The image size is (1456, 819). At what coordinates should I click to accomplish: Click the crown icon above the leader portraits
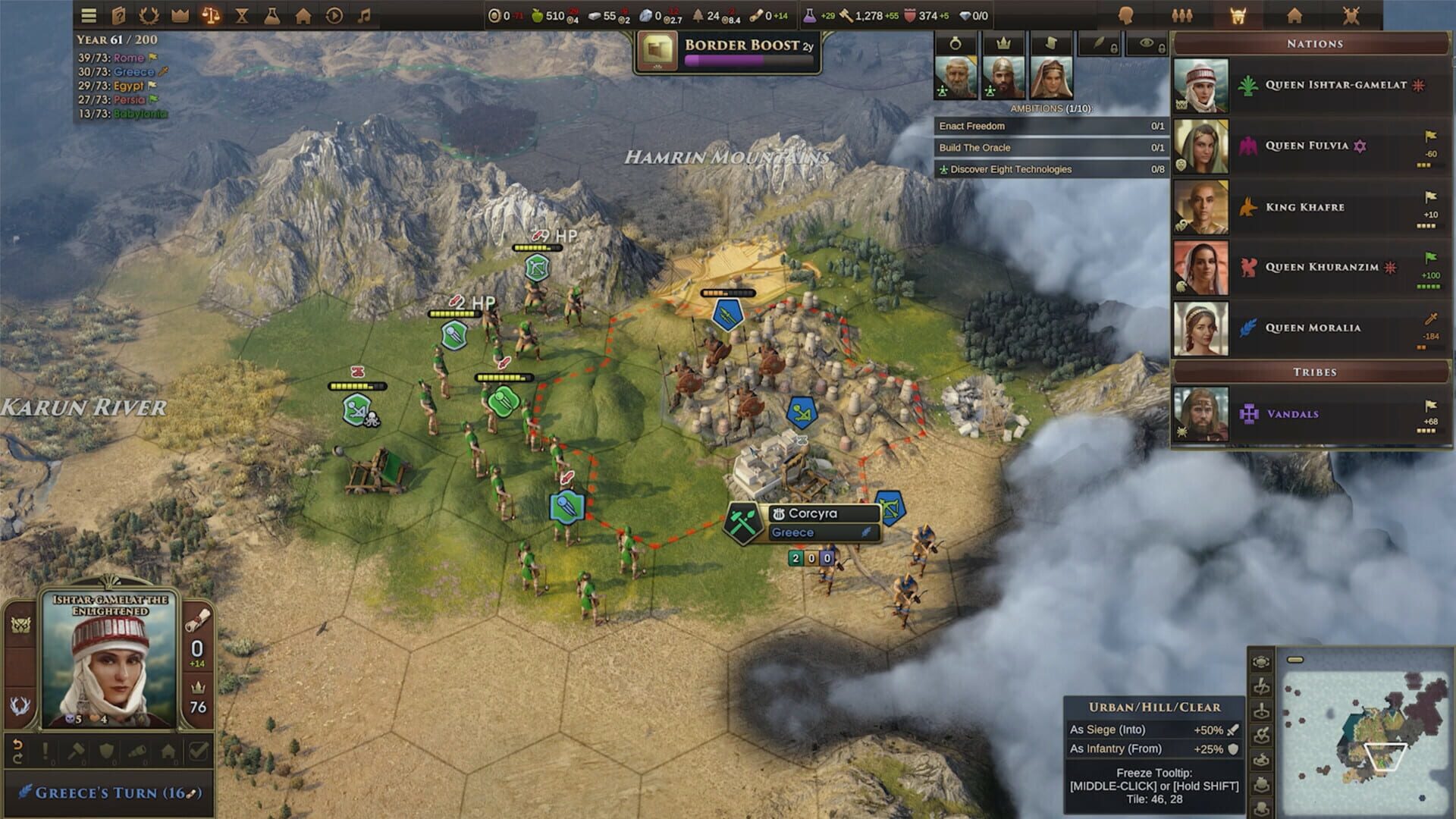(x=1003, y=42)
